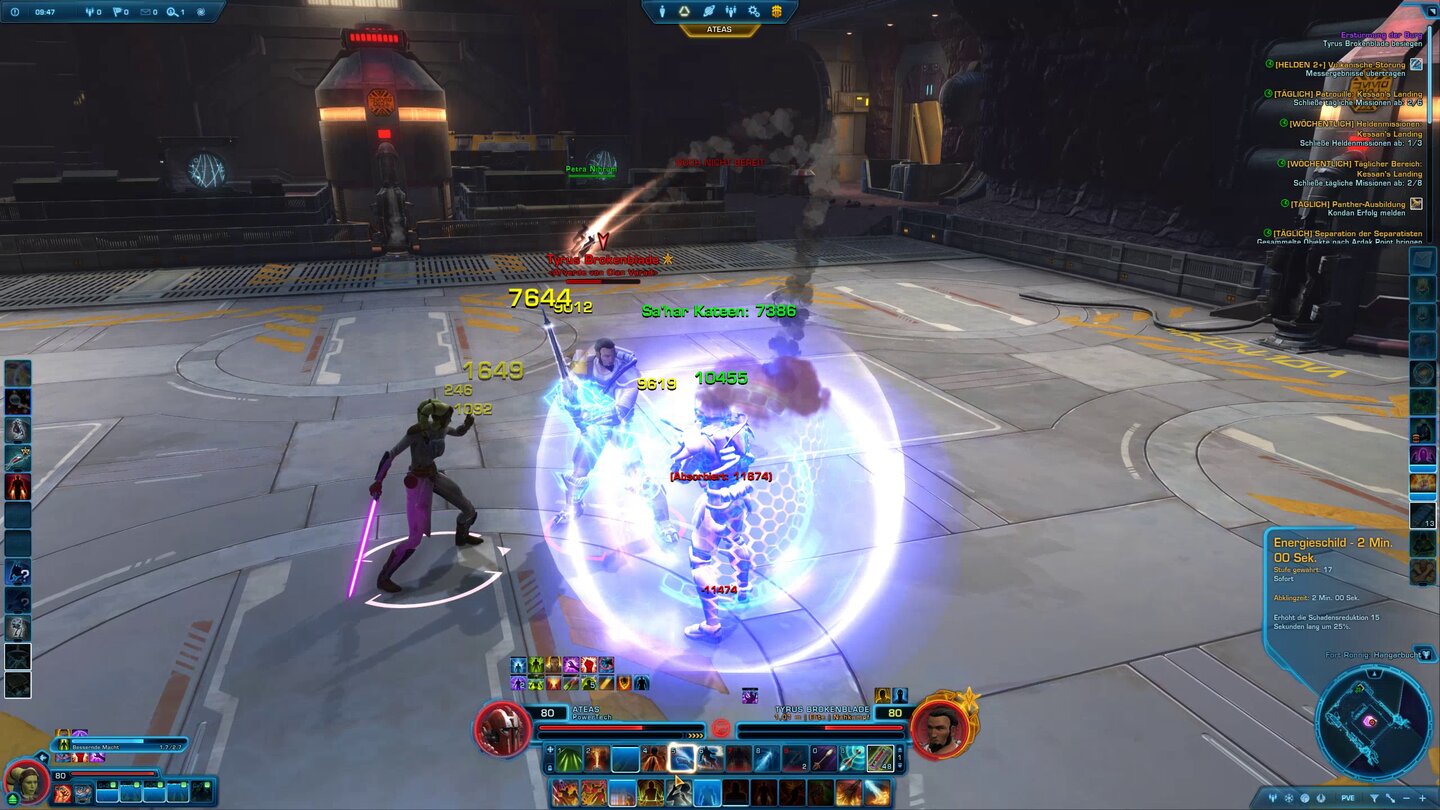Toggle the PVE mode indicator under the minimap

pyautogui.click(x=1347, y=797)
